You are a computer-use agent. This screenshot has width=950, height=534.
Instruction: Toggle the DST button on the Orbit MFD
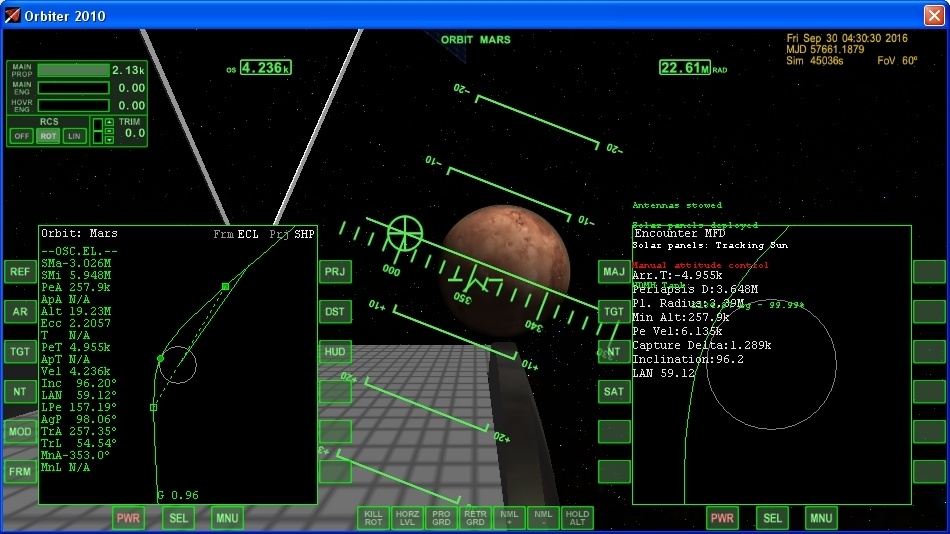point(335,312)
